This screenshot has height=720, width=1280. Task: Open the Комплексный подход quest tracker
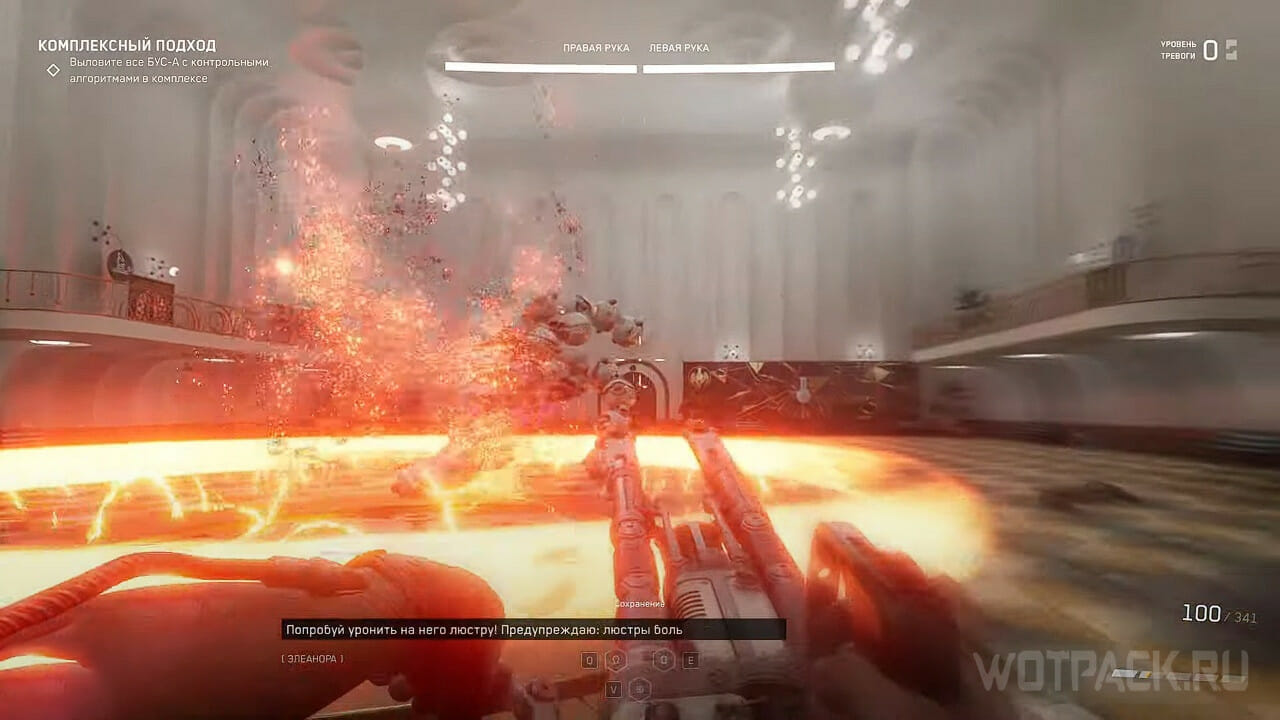(x=127, y=46)
